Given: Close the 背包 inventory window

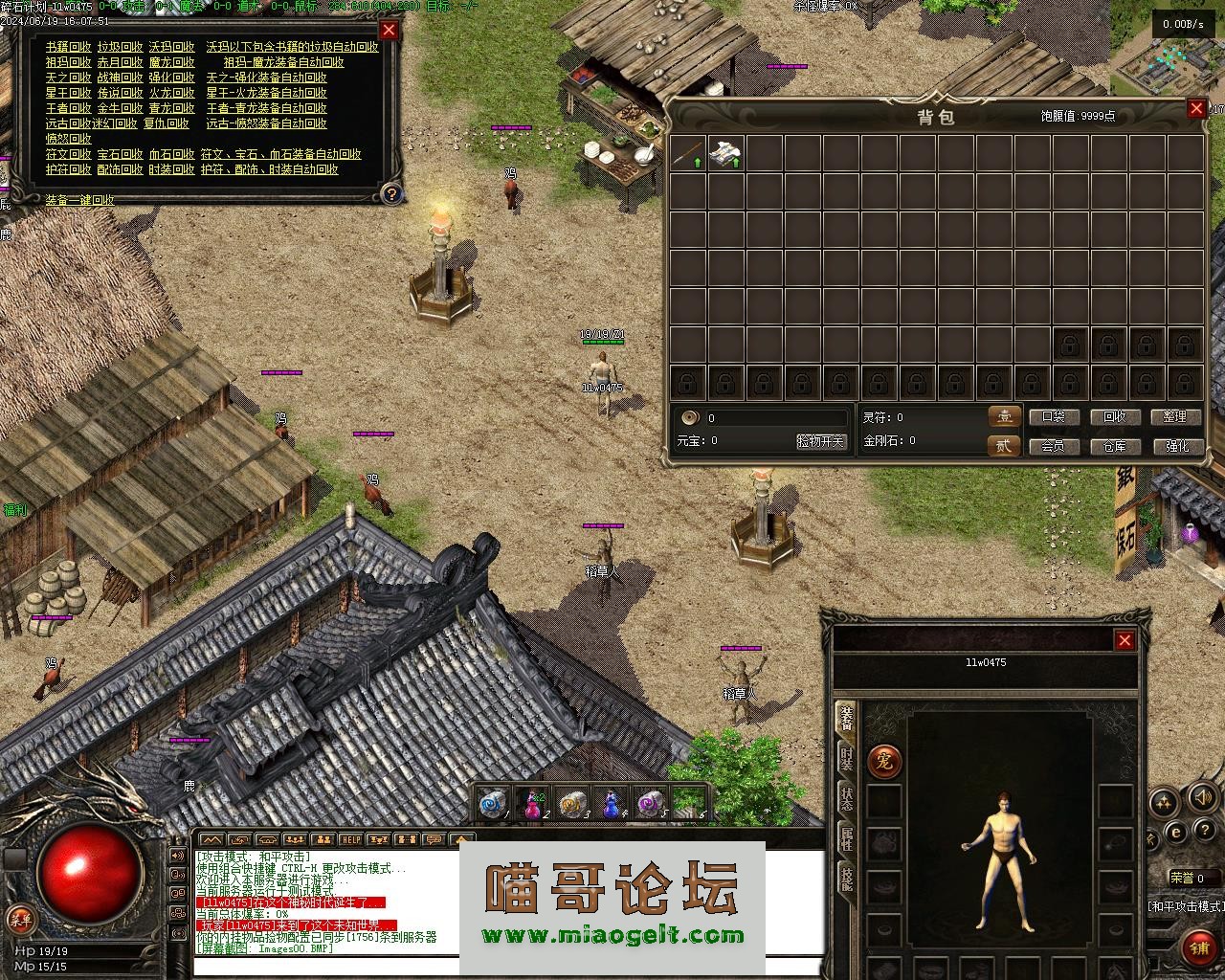Looking at the screenshot, I should click(1196, 109).
